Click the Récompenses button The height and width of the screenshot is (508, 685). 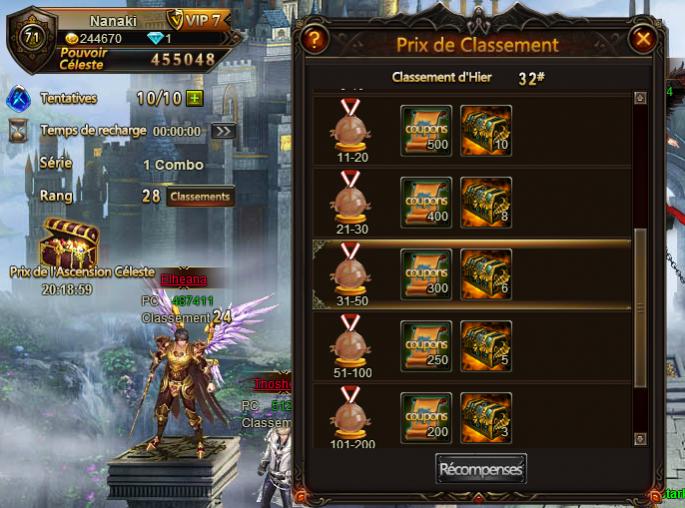tap(481, 468)
